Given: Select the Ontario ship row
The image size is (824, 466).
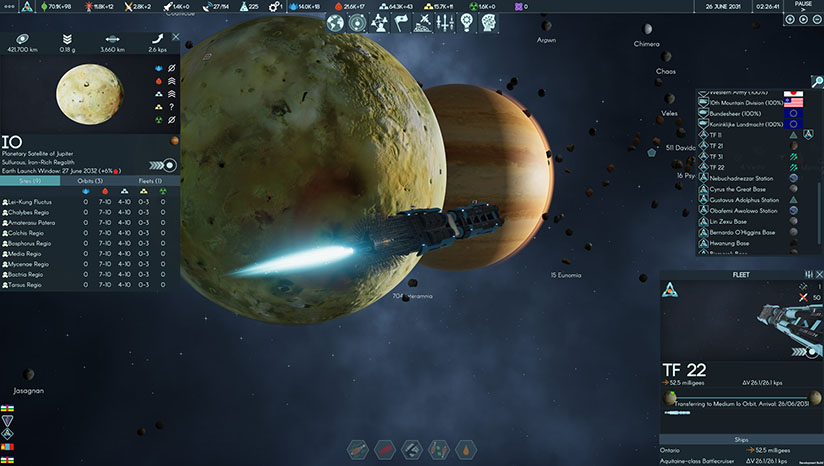Looking at the screenshot, I should coord(690,451).
